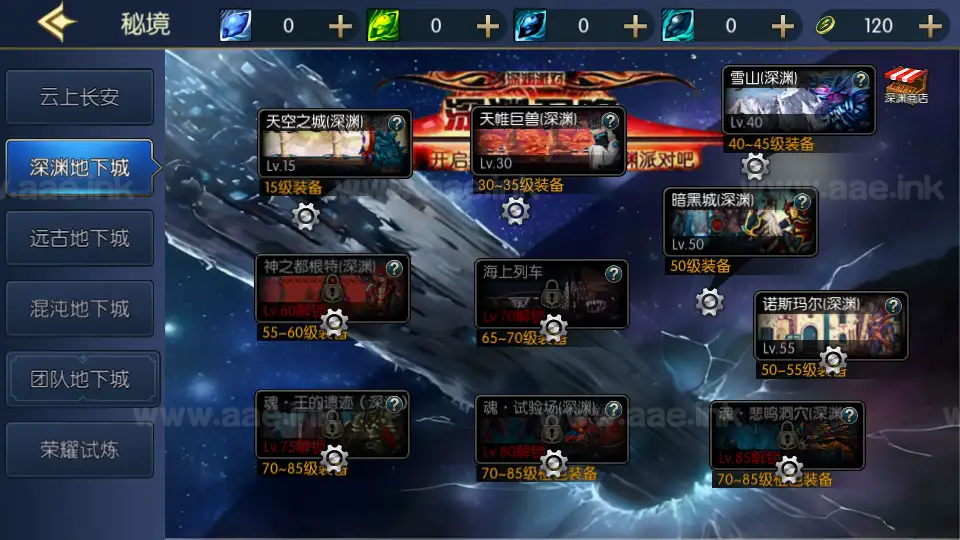Select the 深渊地下城 tab
This screenshot has width=960, height=540.
click(80, 167)
